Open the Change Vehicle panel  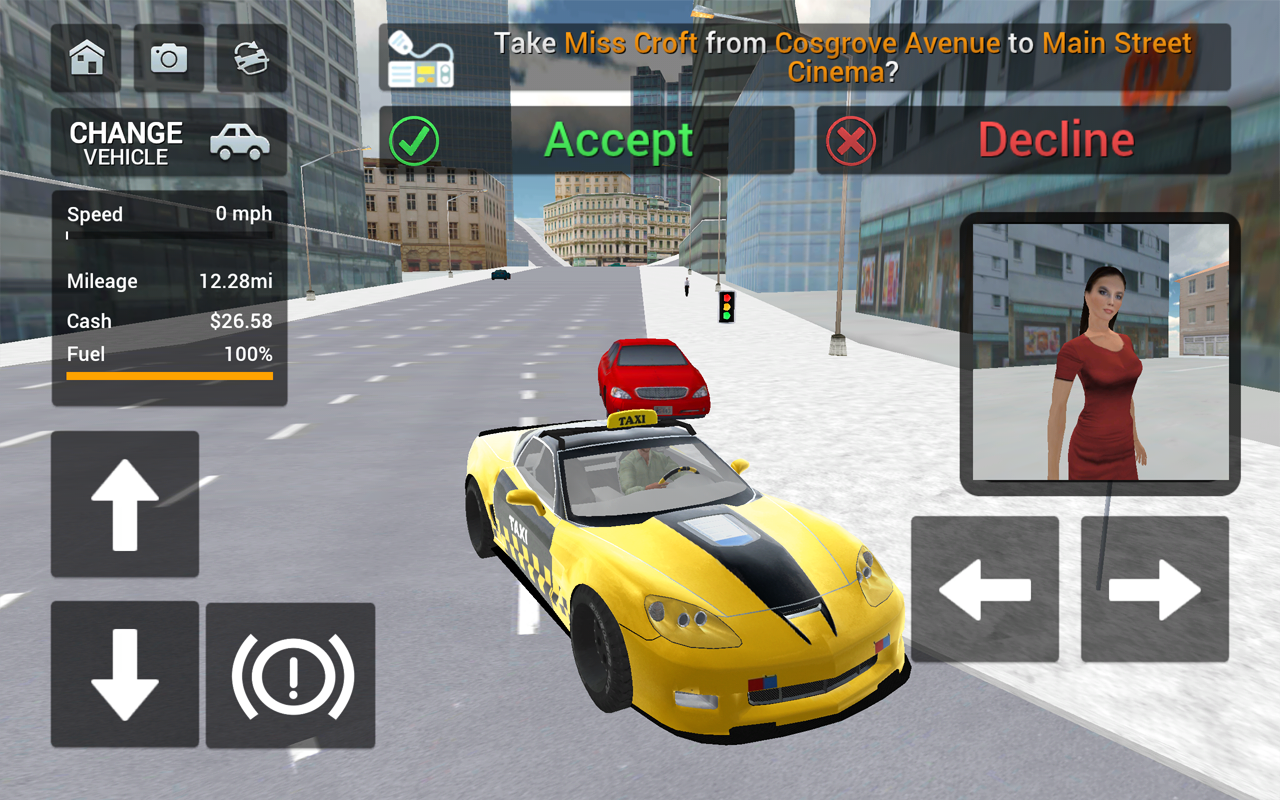click(126, 141)
